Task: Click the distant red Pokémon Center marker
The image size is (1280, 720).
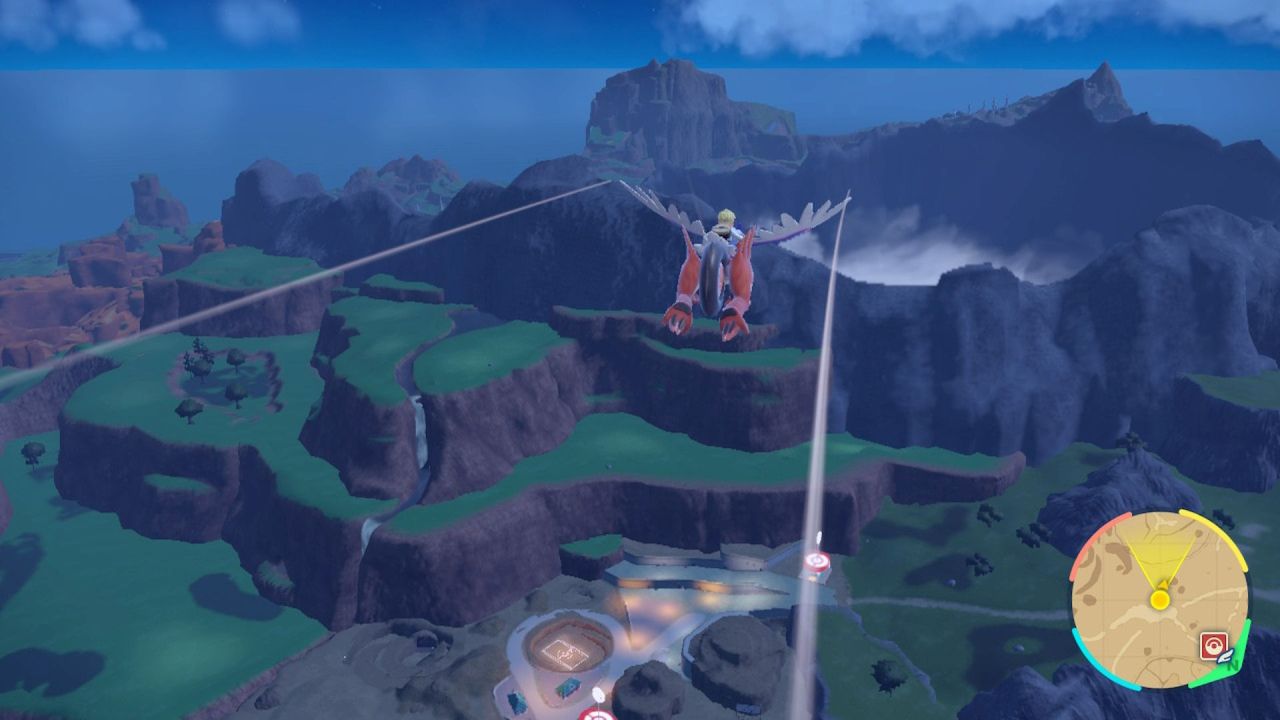Action: pos(817,561)
